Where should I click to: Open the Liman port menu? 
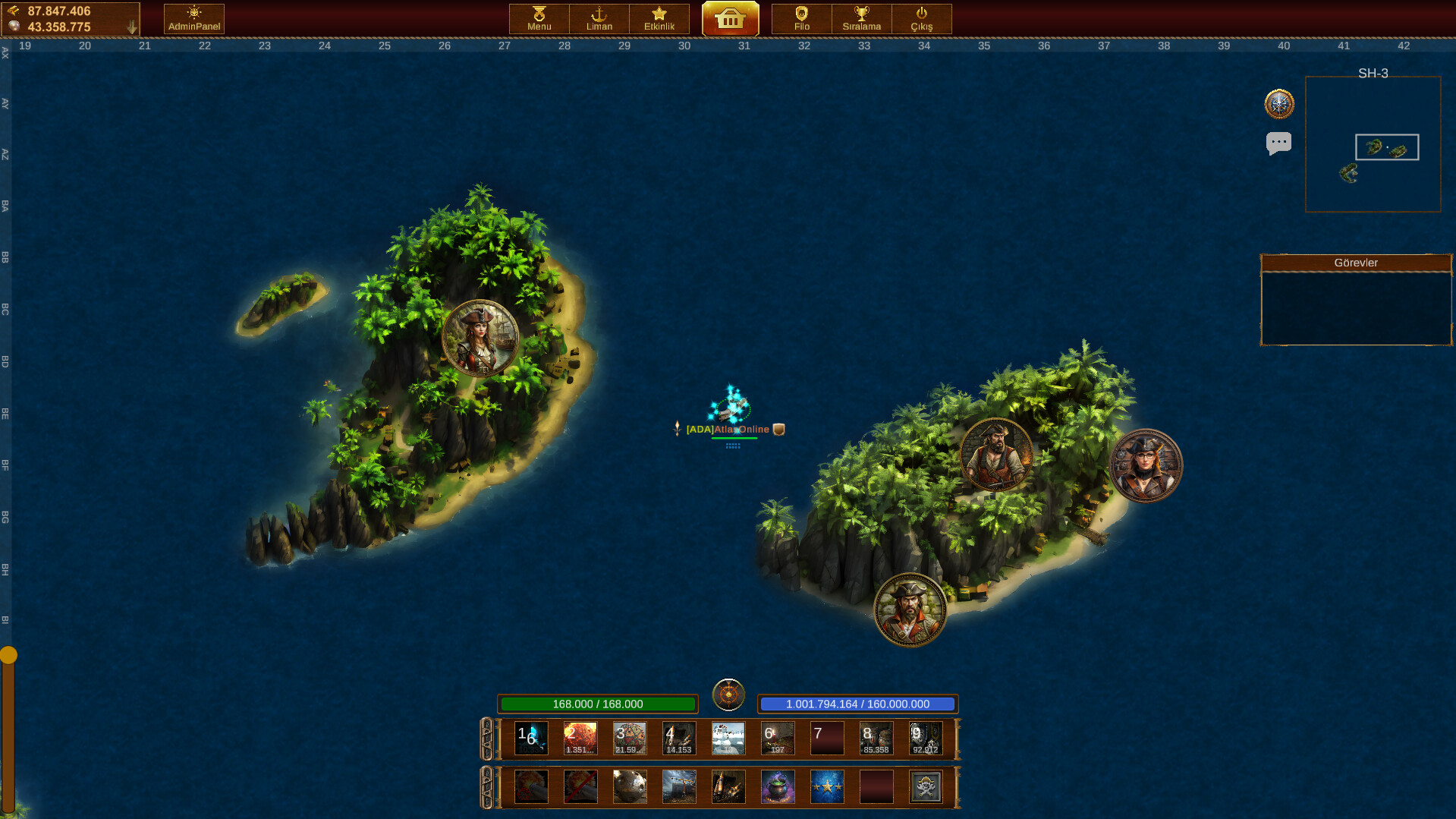pos(599,18)
